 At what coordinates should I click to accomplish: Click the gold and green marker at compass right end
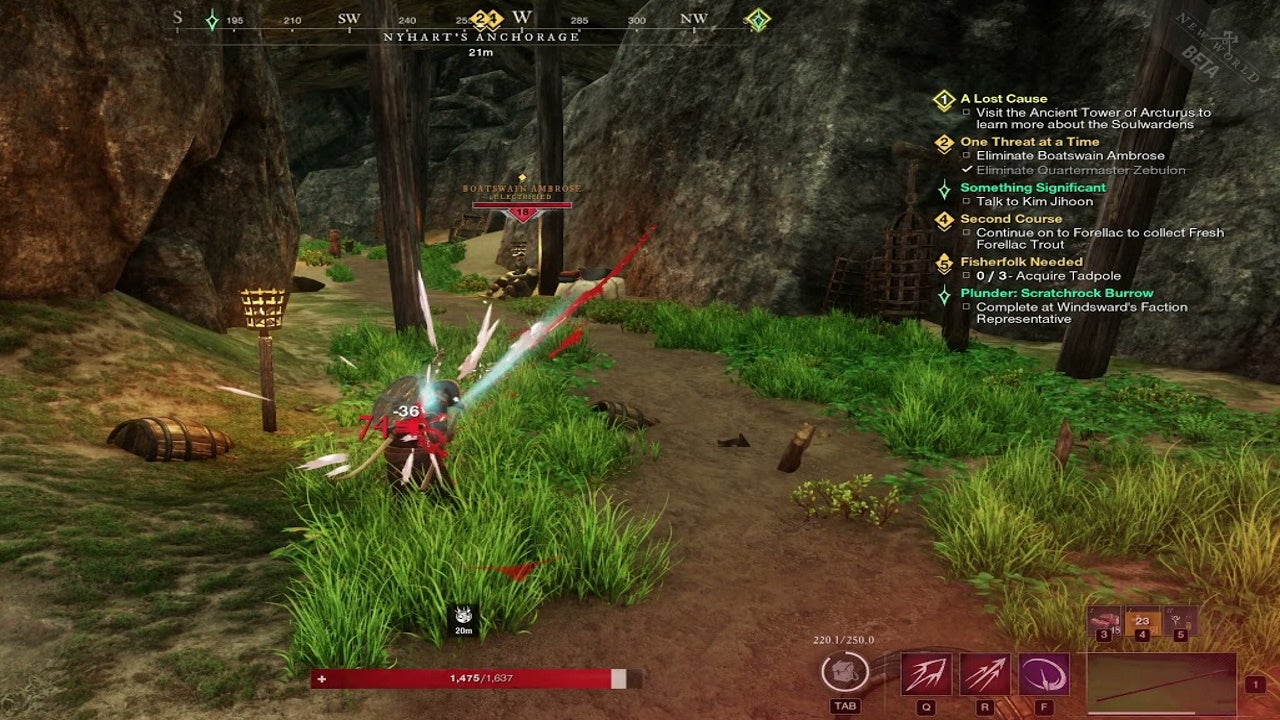click(x=758, y=20)
